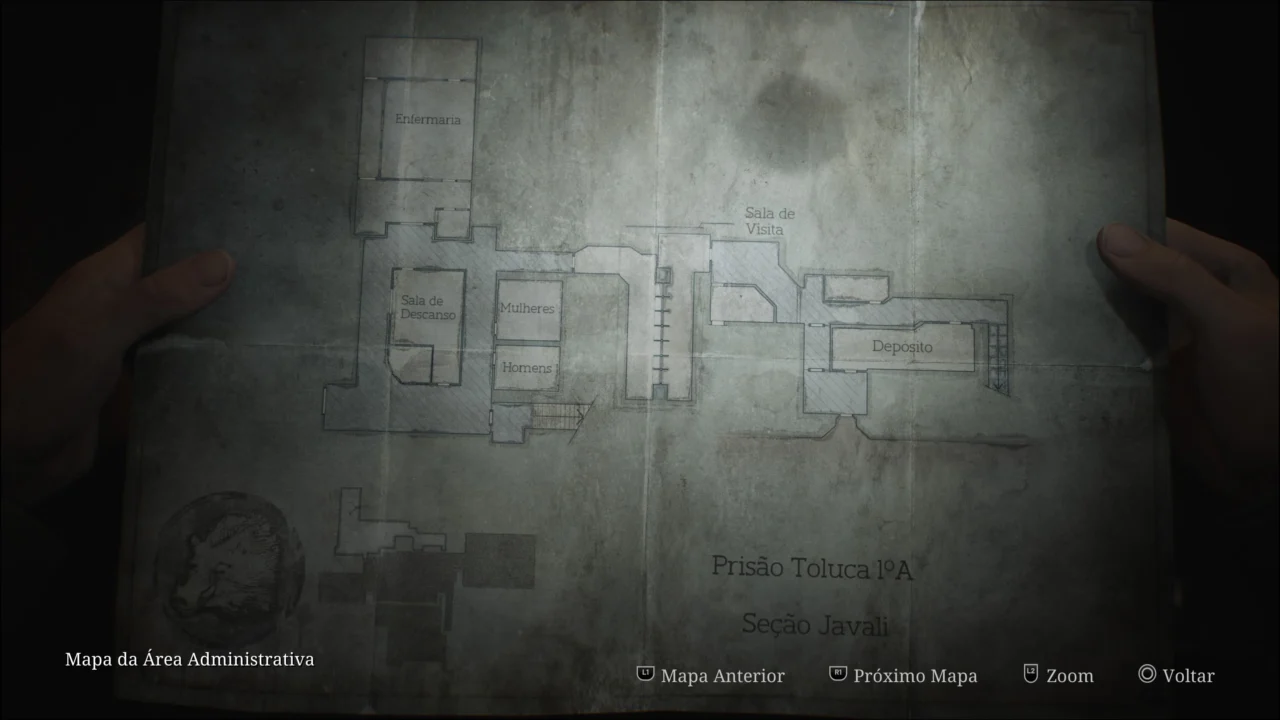Activate the Zoom option
Screen dimensions: 1280x720
1068,675
